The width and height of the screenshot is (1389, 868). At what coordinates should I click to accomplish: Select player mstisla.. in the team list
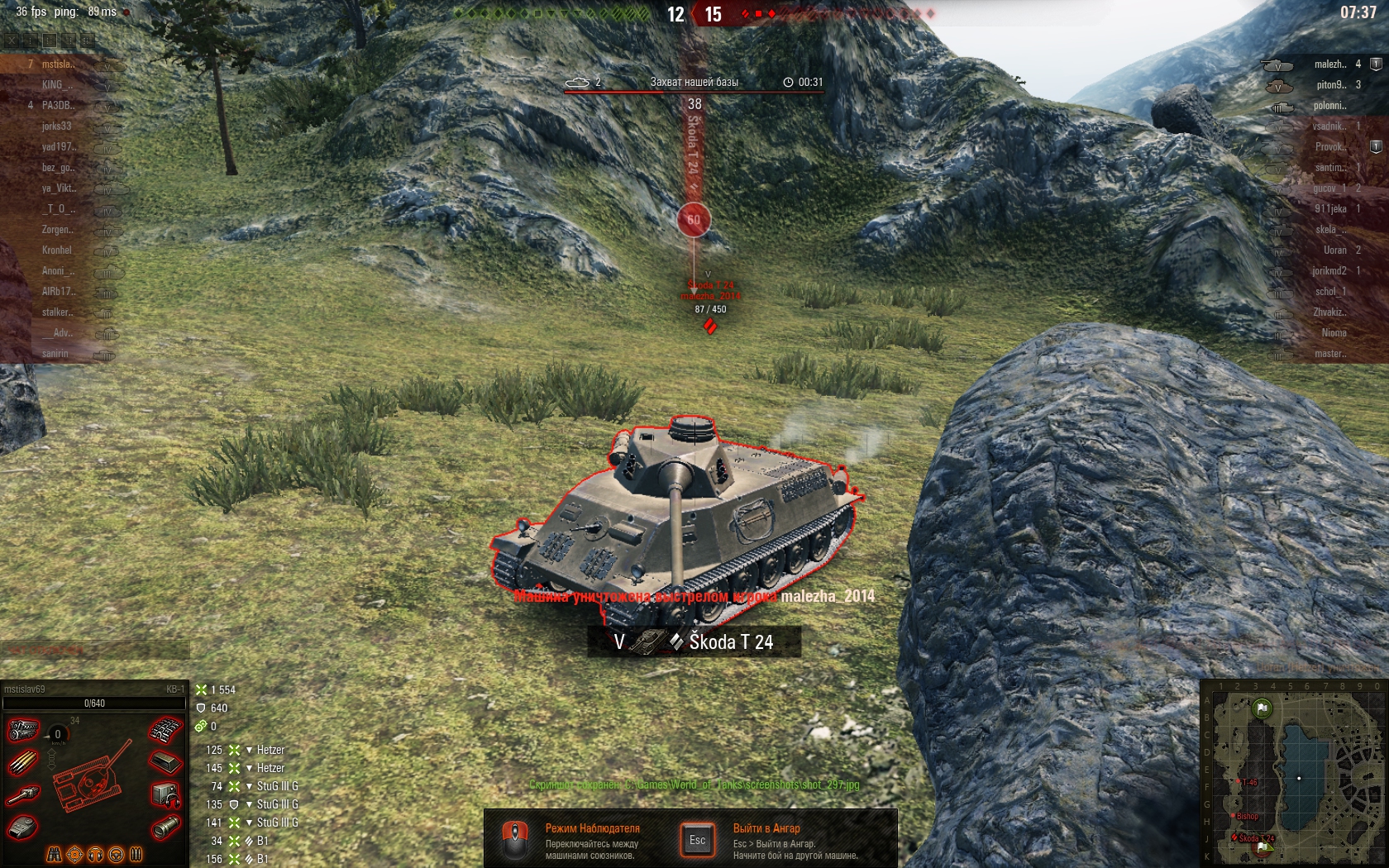pyautogui.click(x=58, y=64)
